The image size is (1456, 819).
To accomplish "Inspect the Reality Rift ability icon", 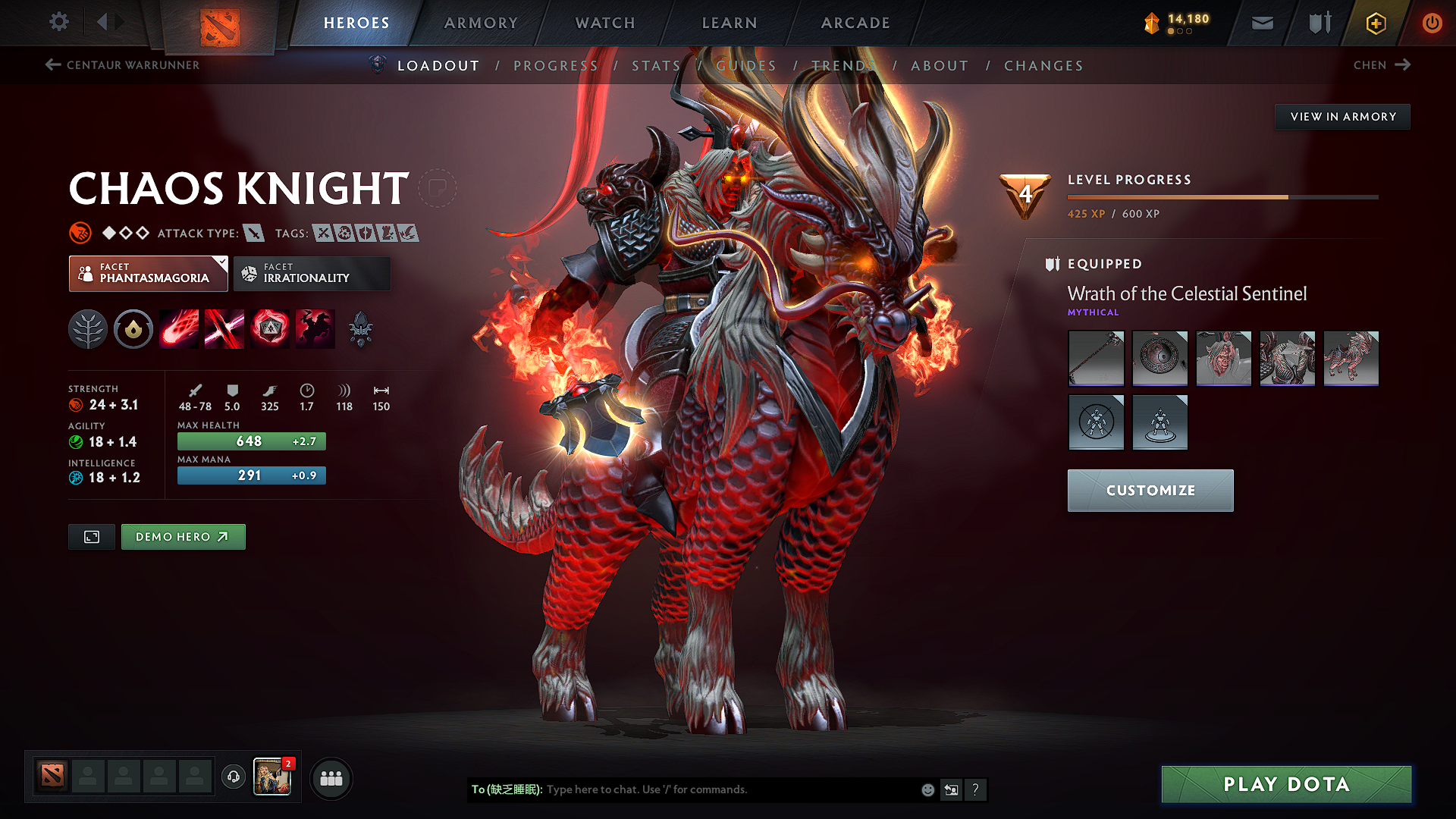I will click(x=224, y=328).
